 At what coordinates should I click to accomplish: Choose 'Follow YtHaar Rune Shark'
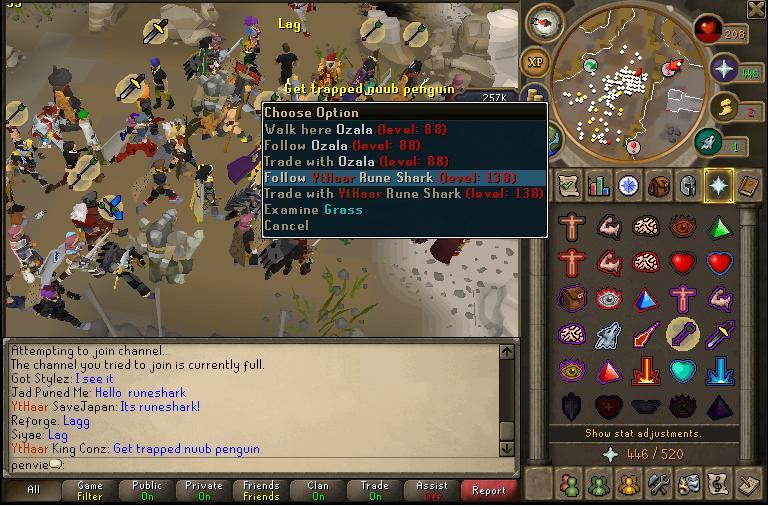[x=390, y=177]
